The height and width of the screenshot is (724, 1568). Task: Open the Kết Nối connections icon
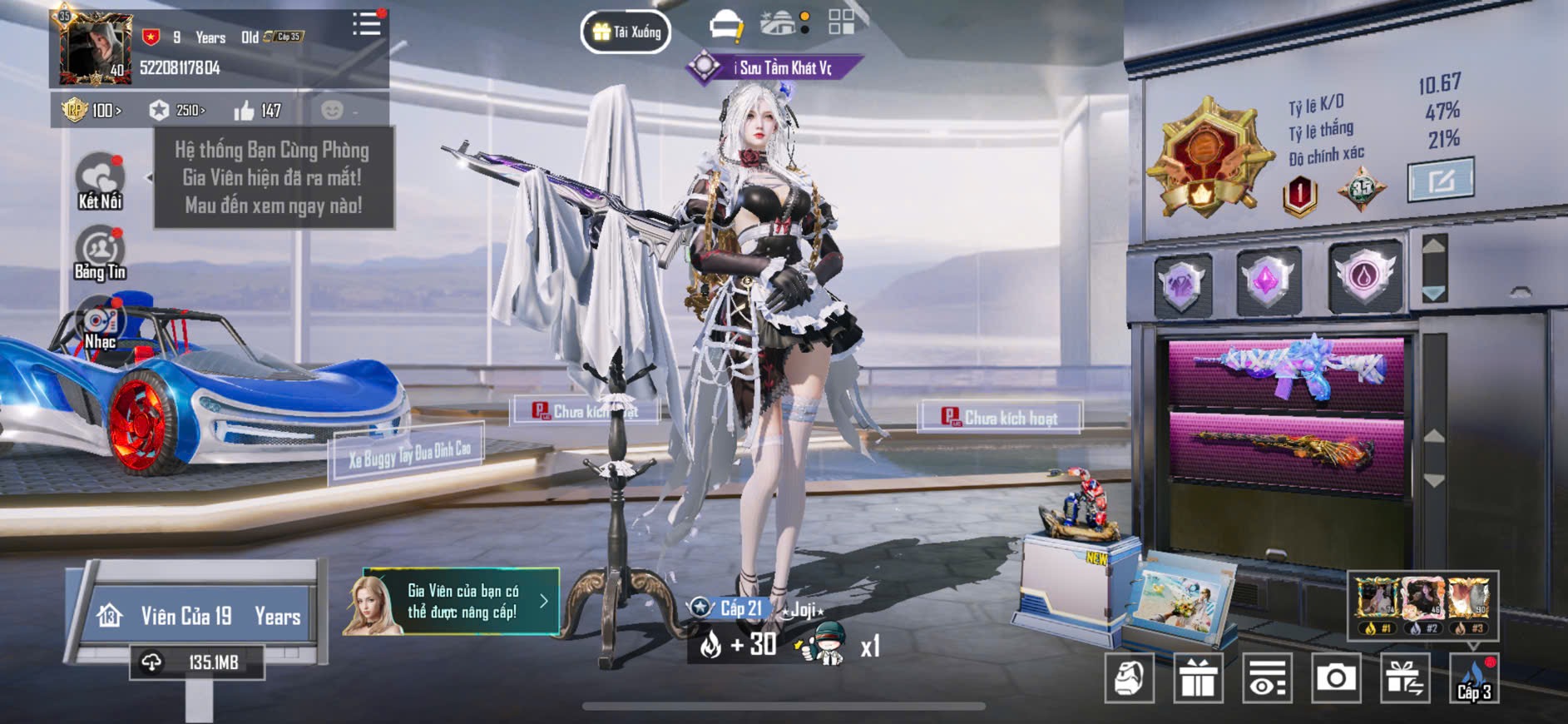pos(100,181)
